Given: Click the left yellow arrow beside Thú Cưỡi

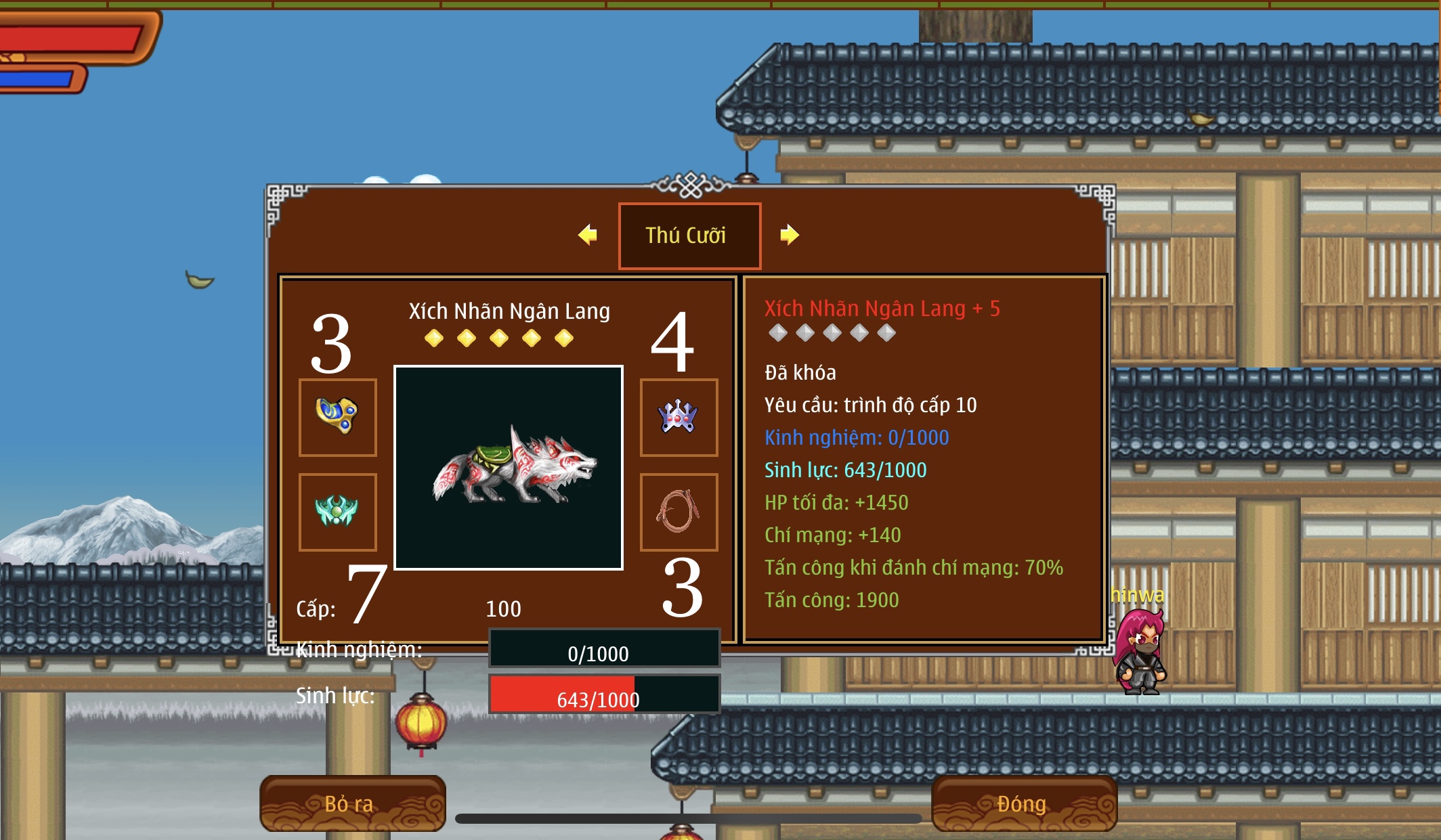Looking at the screenshot, I should click(x=588, y=235).
